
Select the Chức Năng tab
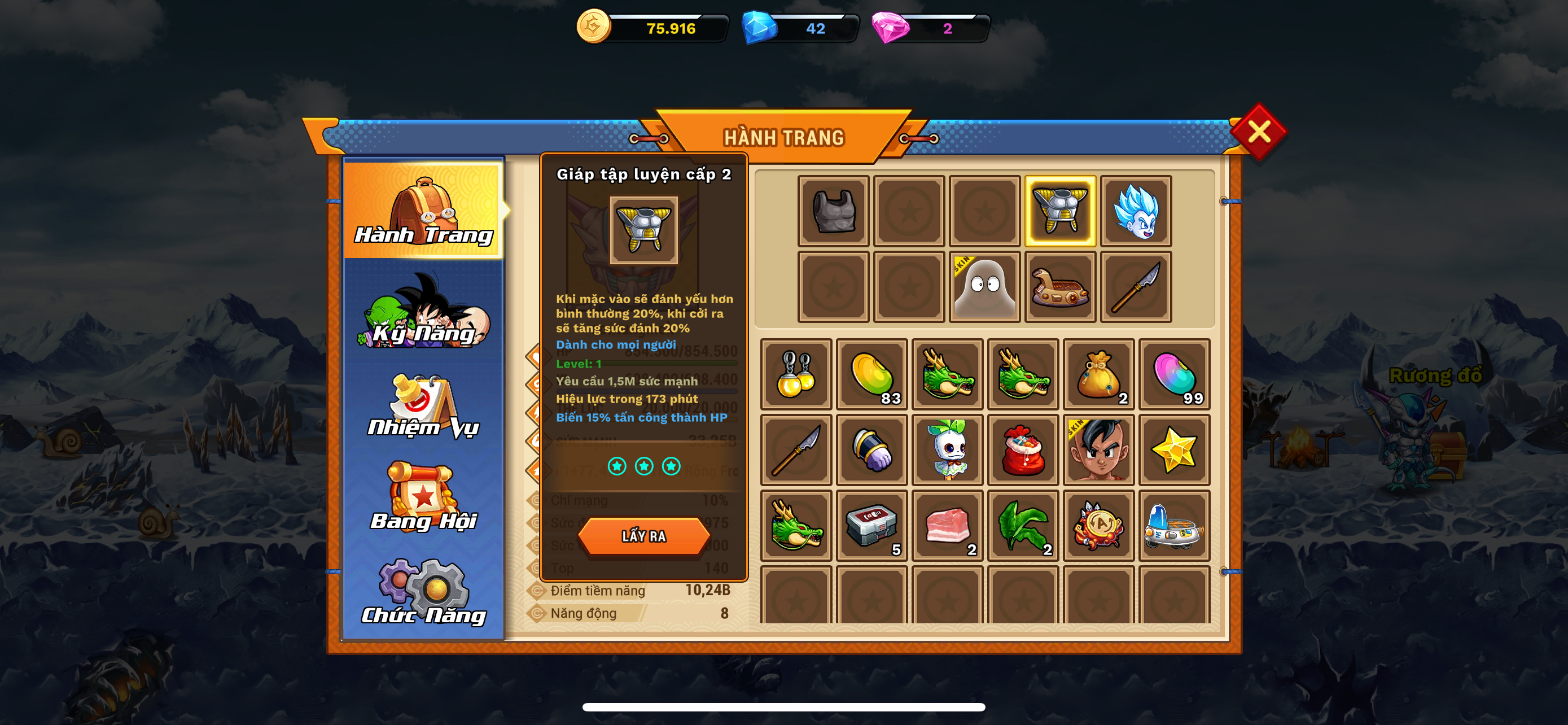click(x=424, y=593)
